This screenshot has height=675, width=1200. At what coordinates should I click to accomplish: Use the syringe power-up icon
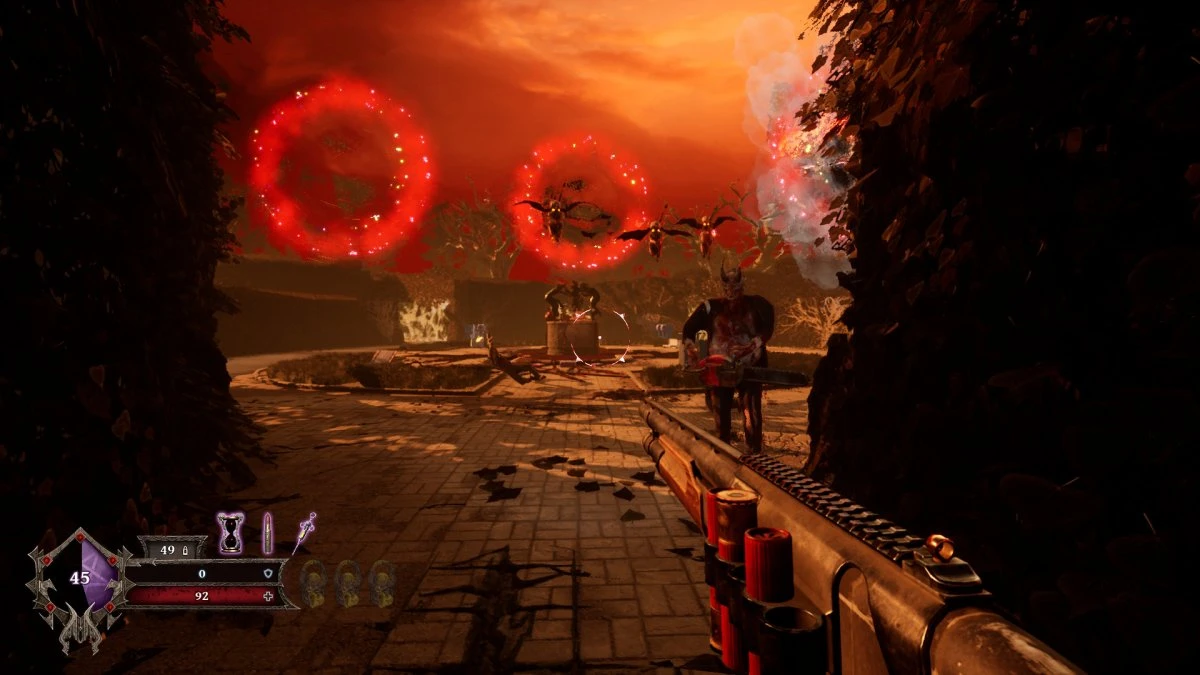pos(303,531)
